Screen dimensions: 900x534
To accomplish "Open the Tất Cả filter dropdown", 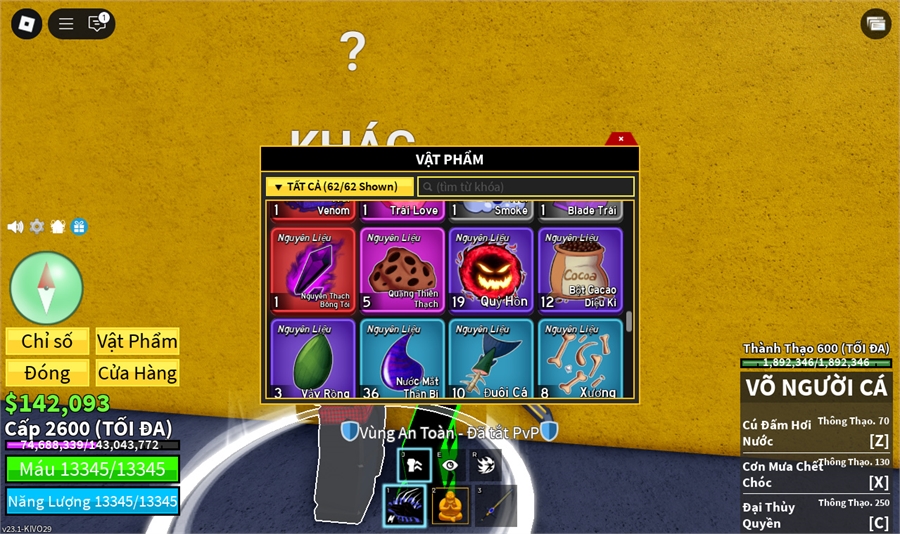I will (x=339, y=187).
